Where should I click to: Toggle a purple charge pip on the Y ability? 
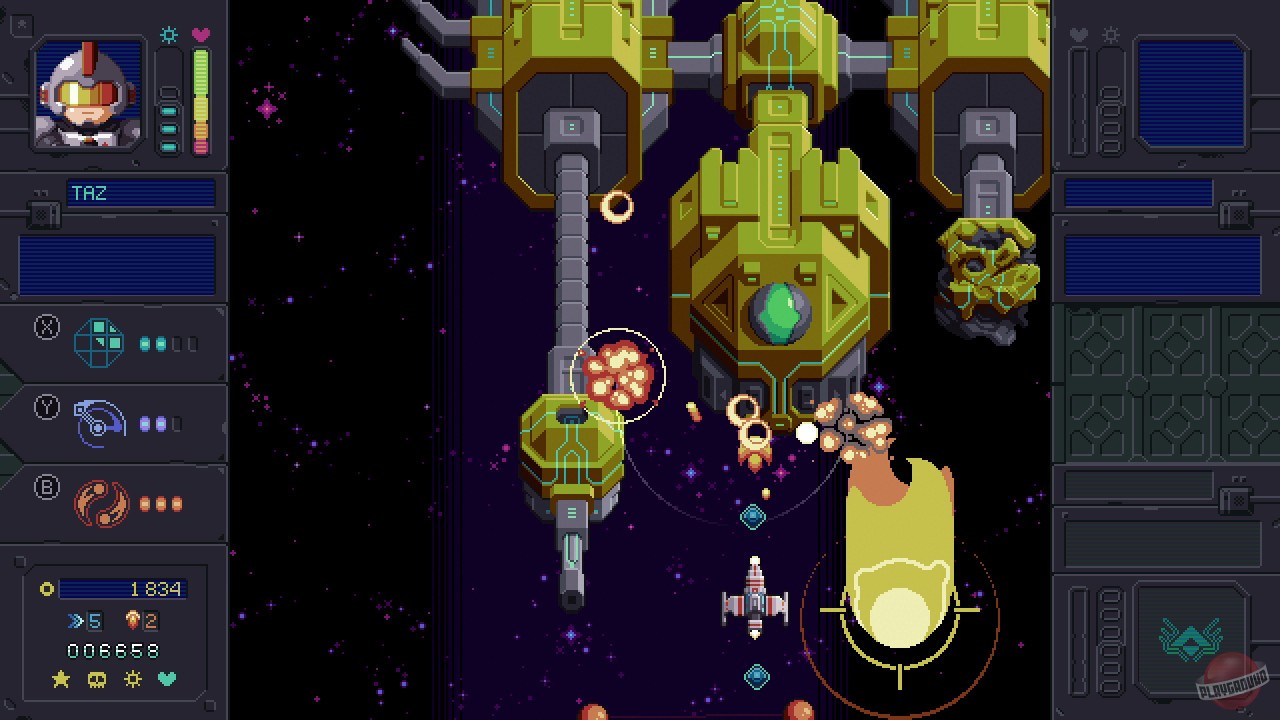point(146,422)
